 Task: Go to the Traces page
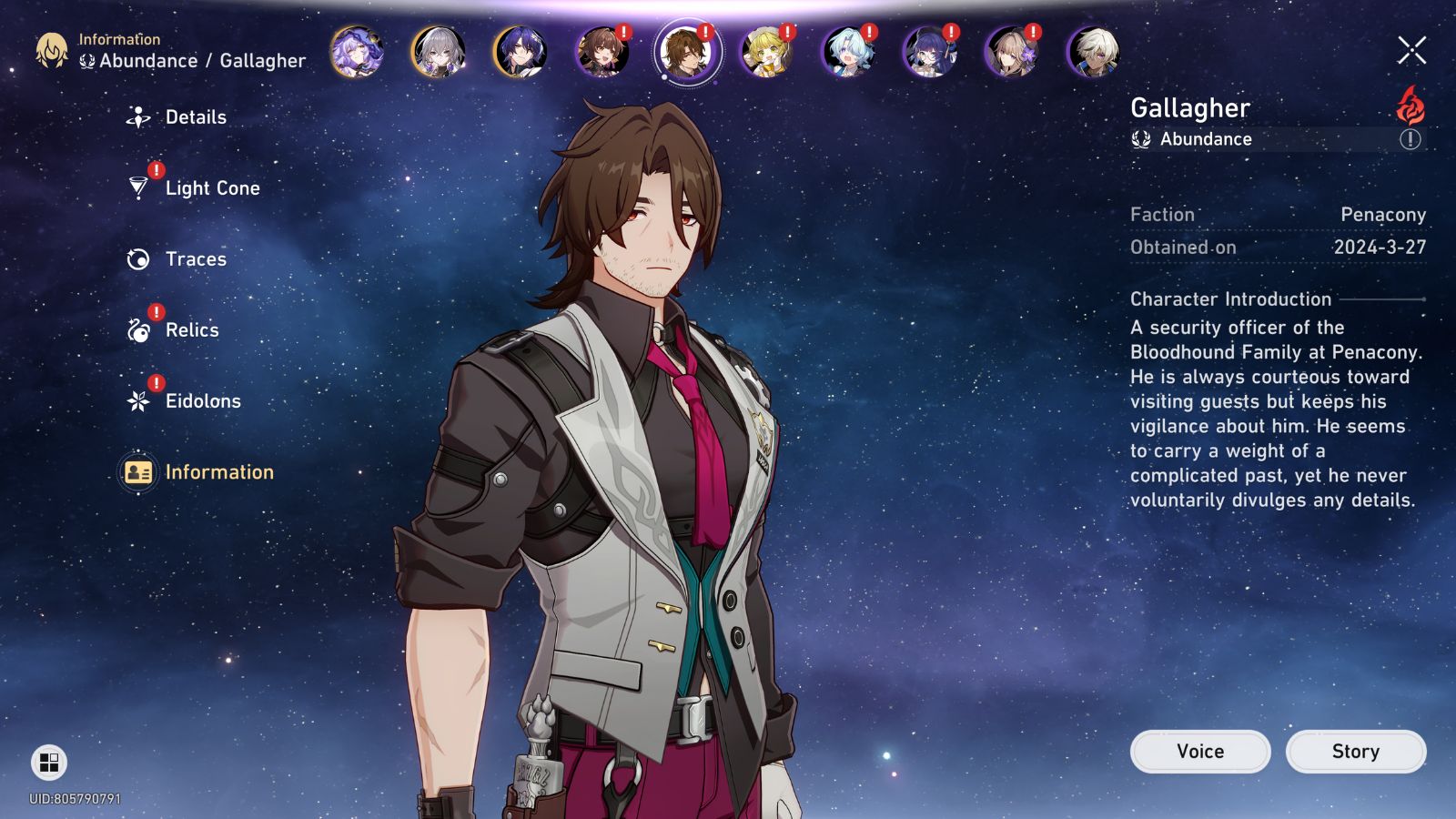click(x=195, y=259)
